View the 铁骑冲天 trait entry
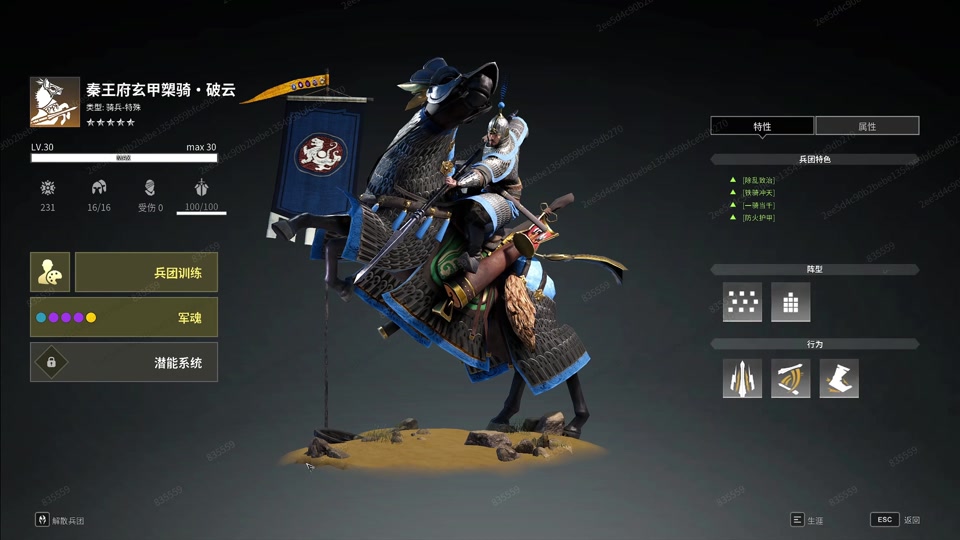 [x=758, y=193]
